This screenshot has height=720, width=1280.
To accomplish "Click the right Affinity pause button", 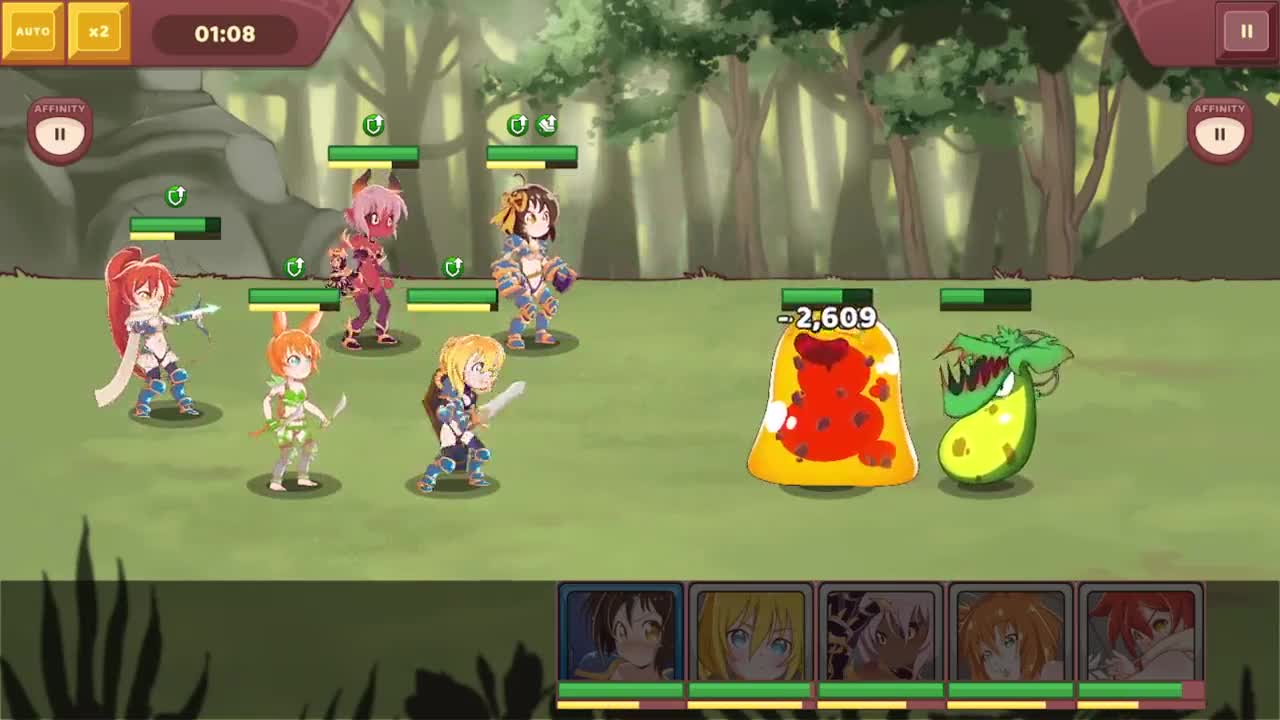I will click(x=1219, y=132).
